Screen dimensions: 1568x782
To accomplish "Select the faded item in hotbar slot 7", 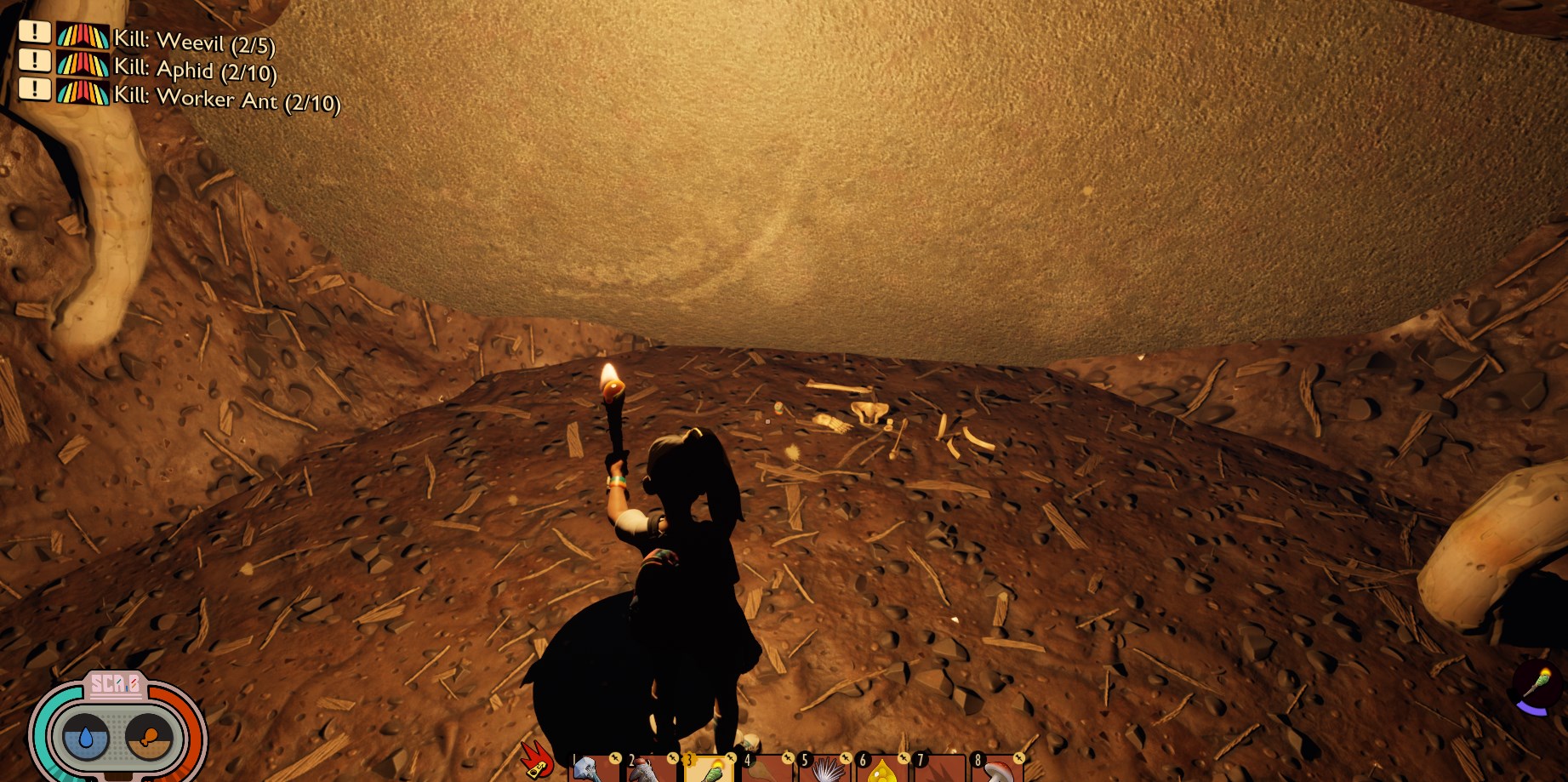I will pyautogui.click(x=939, y=768).
